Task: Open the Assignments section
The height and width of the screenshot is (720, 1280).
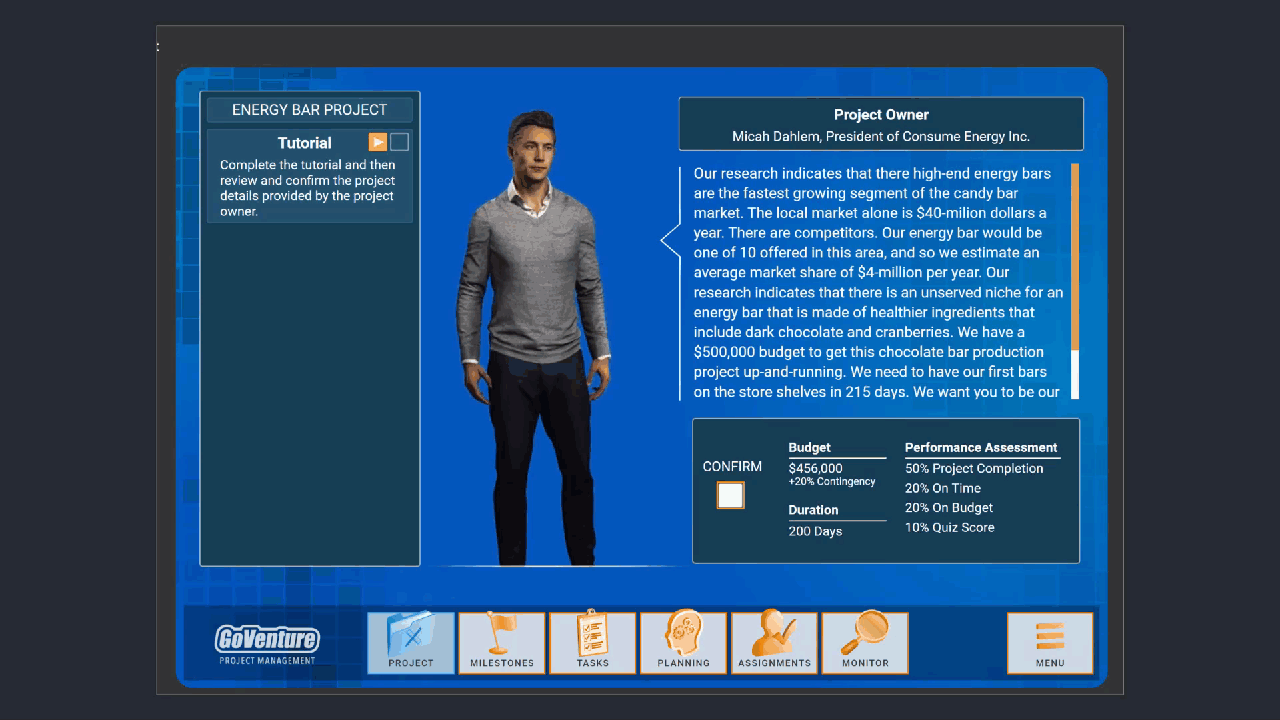Action: pos(774,643)
